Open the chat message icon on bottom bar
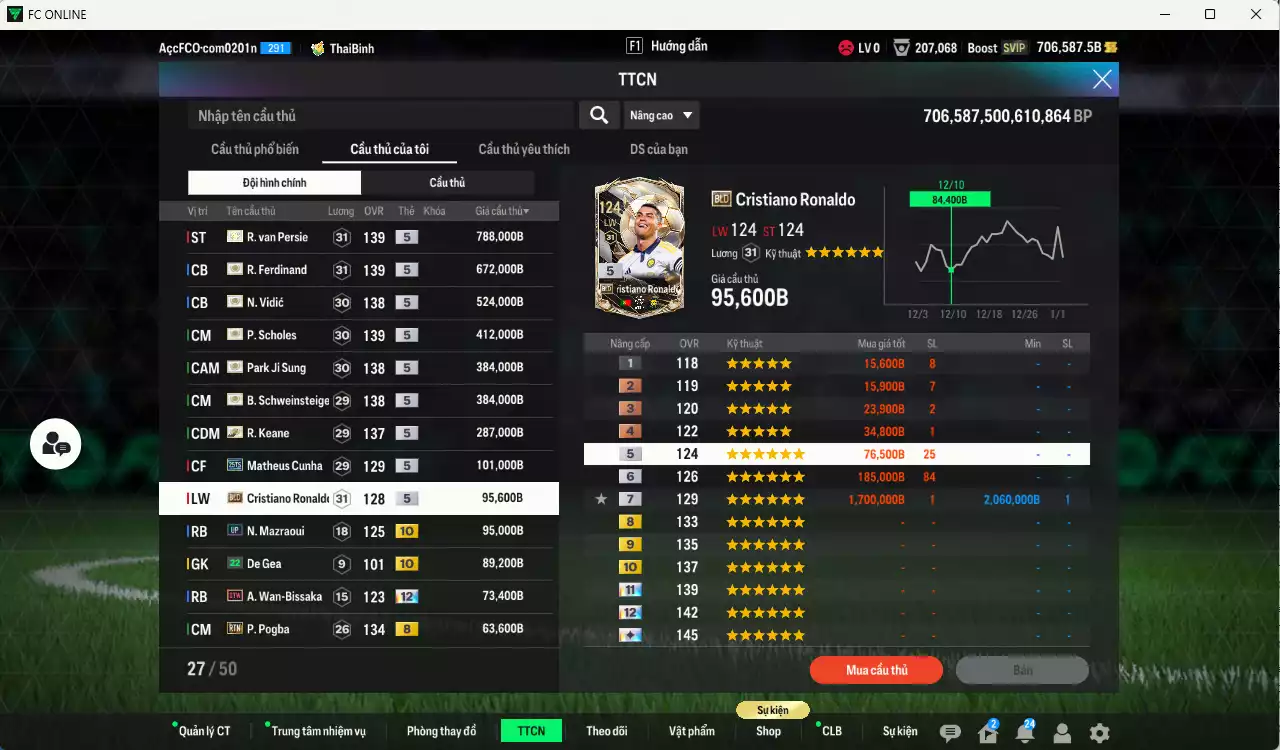 [951, 731]
